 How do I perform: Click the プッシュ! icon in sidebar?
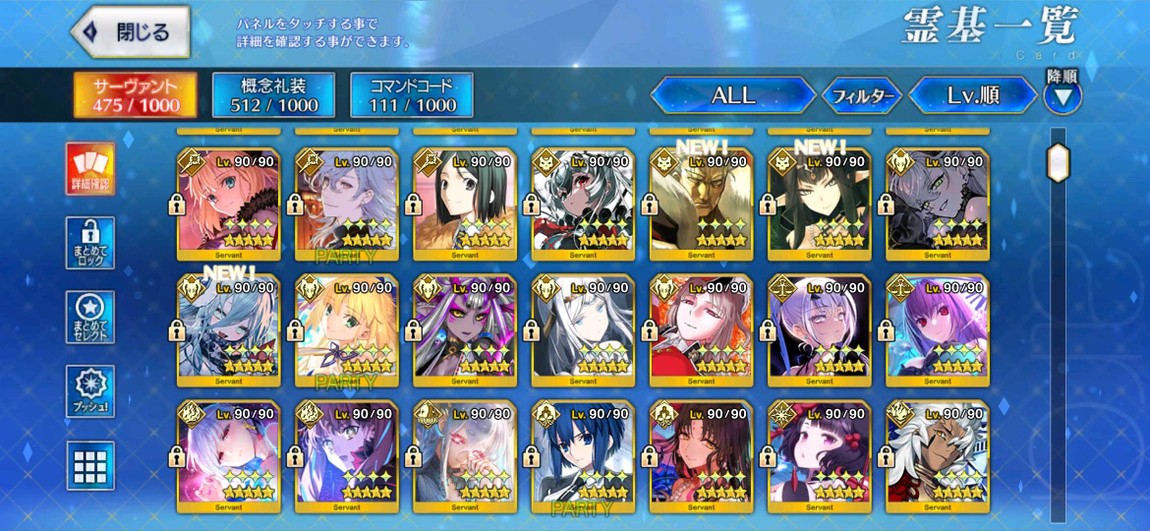click(x=90, y=391)
